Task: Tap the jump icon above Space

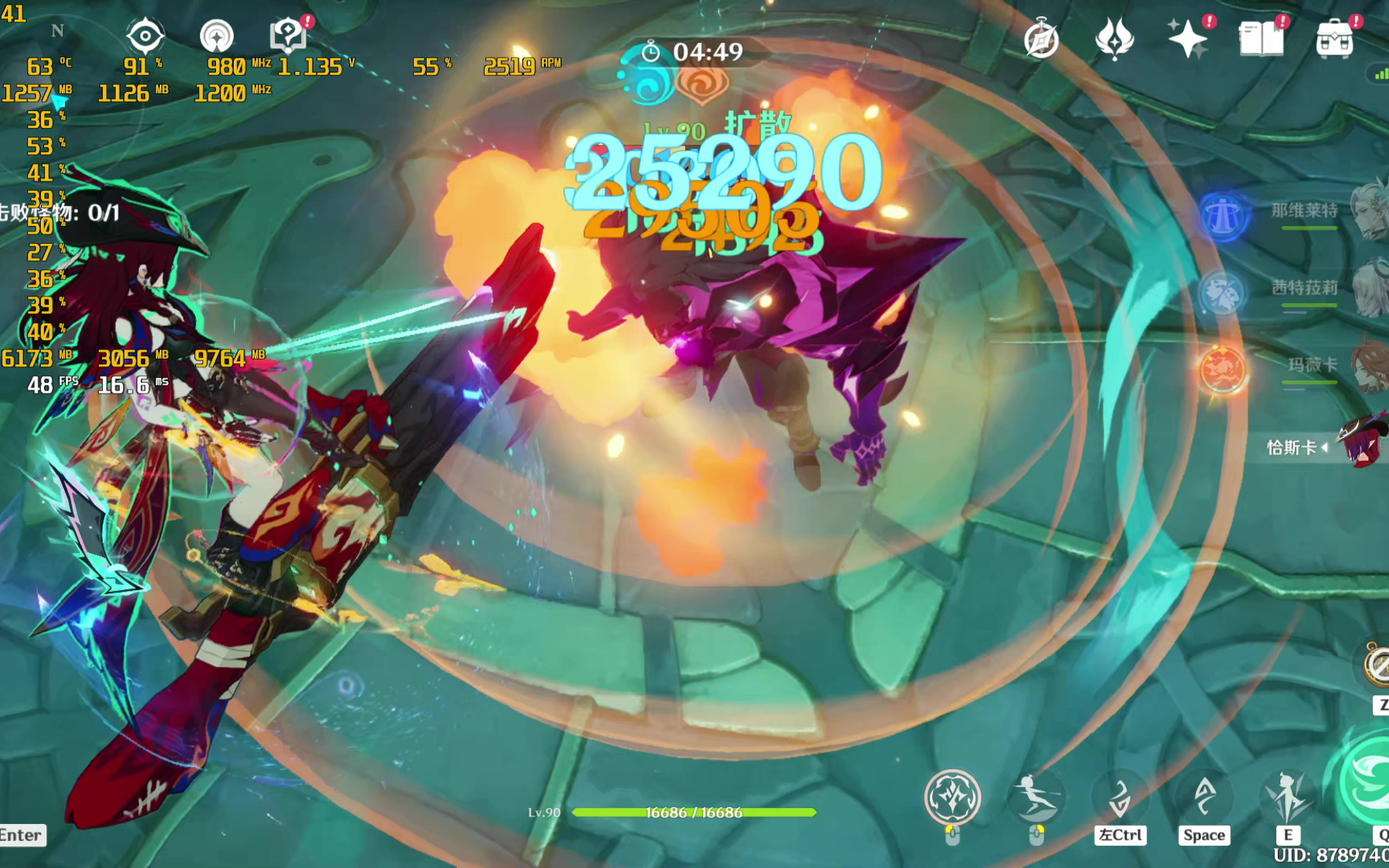Action: pyautogui.click(x=1205, y=797)
